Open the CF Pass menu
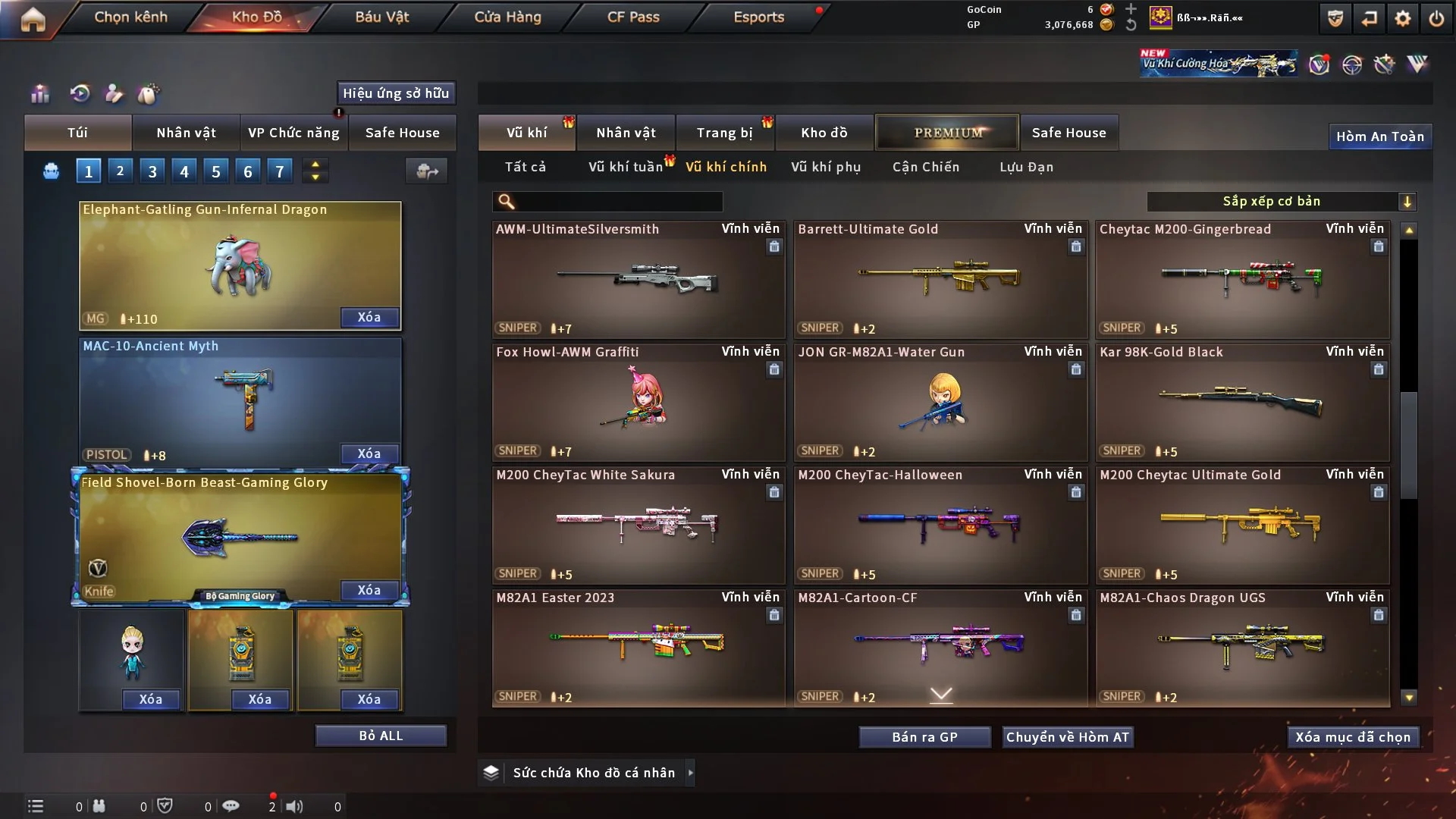Image resolution: width=1456 pixels, height=819 pixels. [x=633, y=17]
